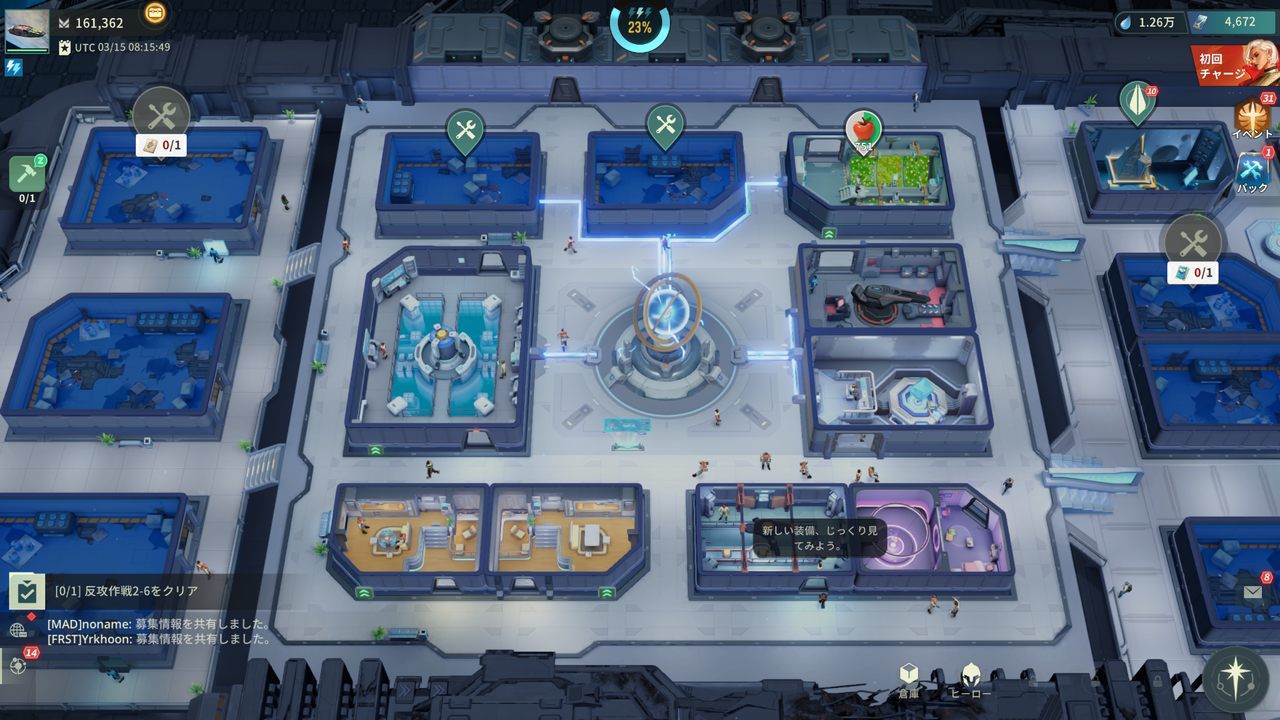This screenshot has width=1280, height=720.
Task: Open the 倉庫 warehouse
Action: (x=908, y=680)
